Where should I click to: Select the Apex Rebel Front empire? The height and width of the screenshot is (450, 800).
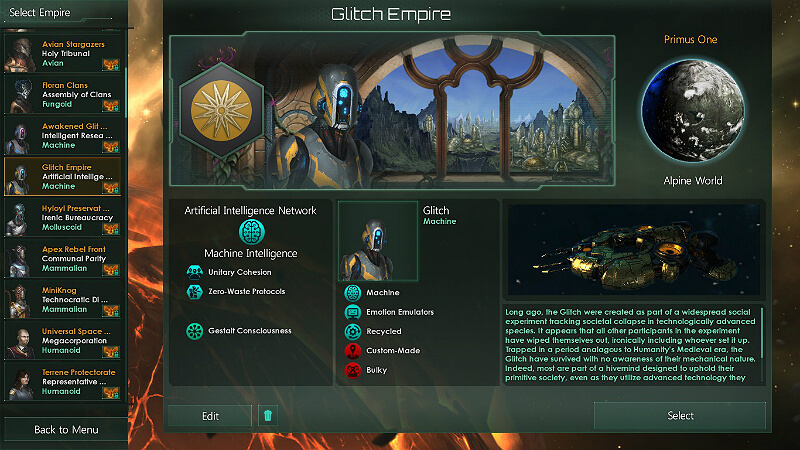[63, 258]
